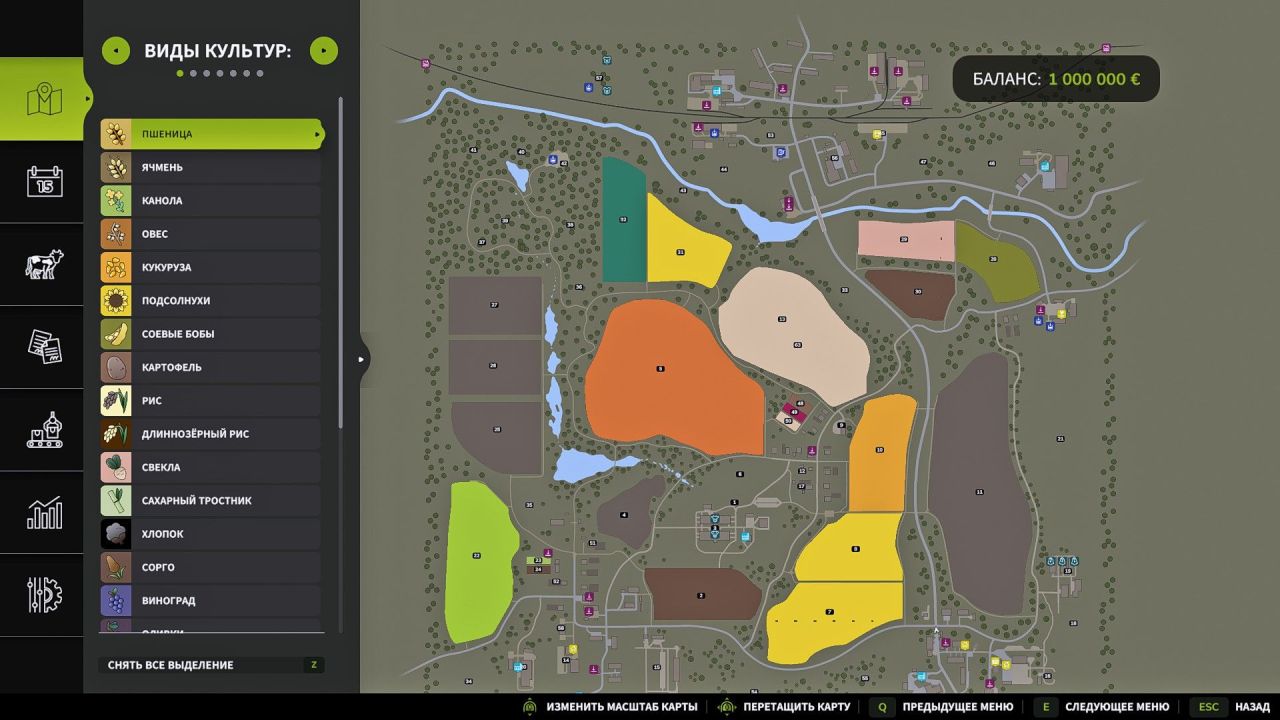
Task: Open the calendar tab
Action: pos(44,182)
